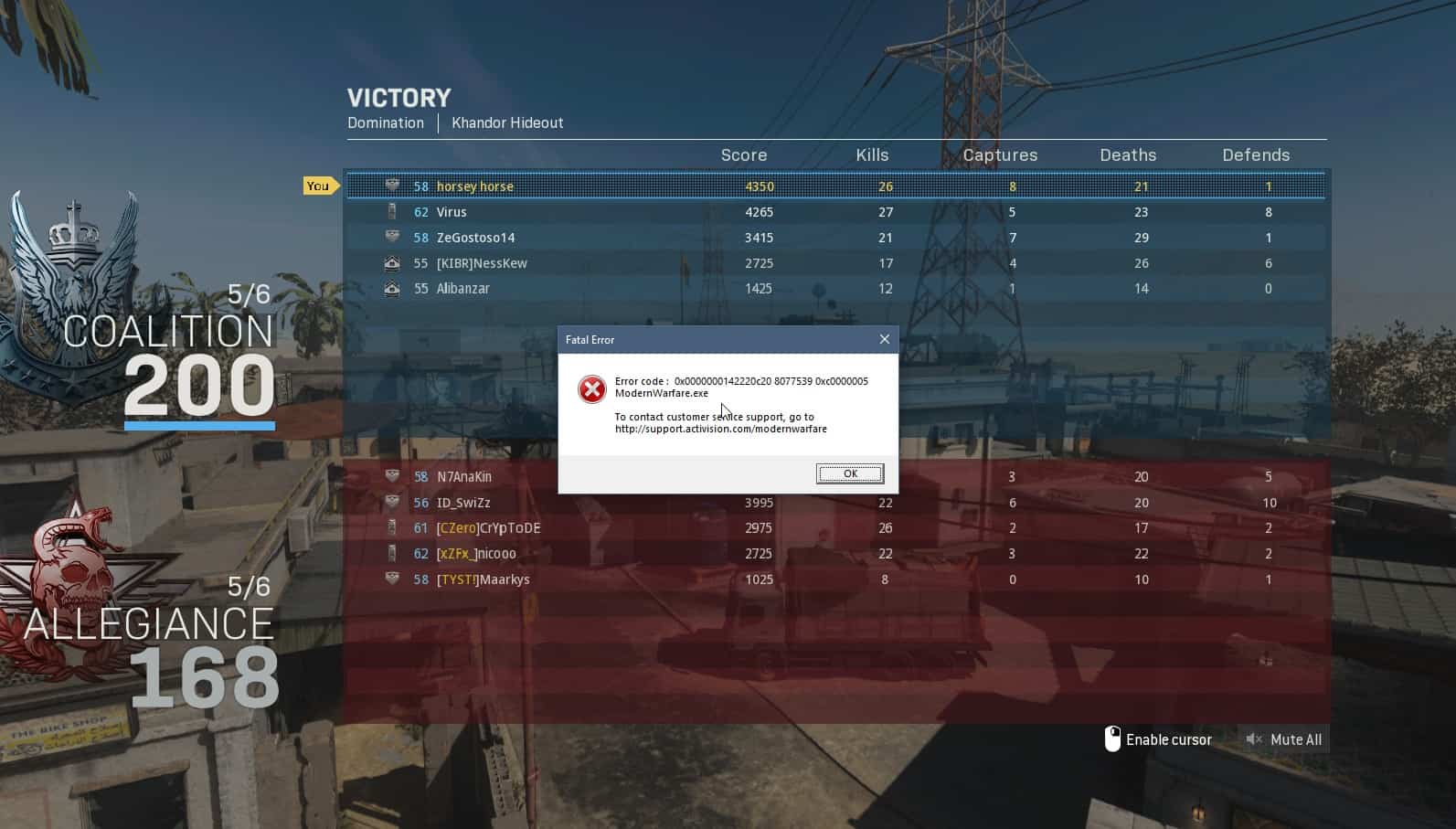Click the Defends column header
Image resolution: width=1456 pixels, height=829 pixels.
point(1256,154)
